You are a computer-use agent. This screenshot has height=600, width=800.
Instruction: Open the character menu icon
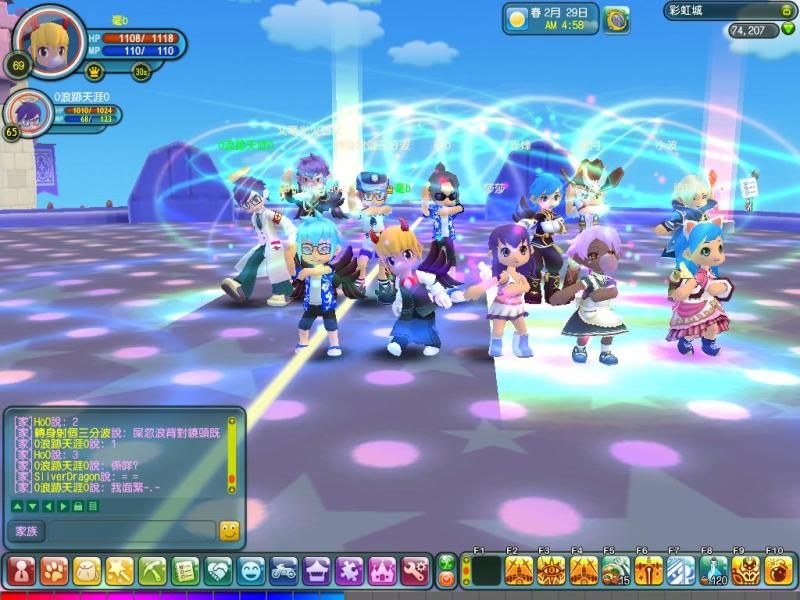[21, 571]
